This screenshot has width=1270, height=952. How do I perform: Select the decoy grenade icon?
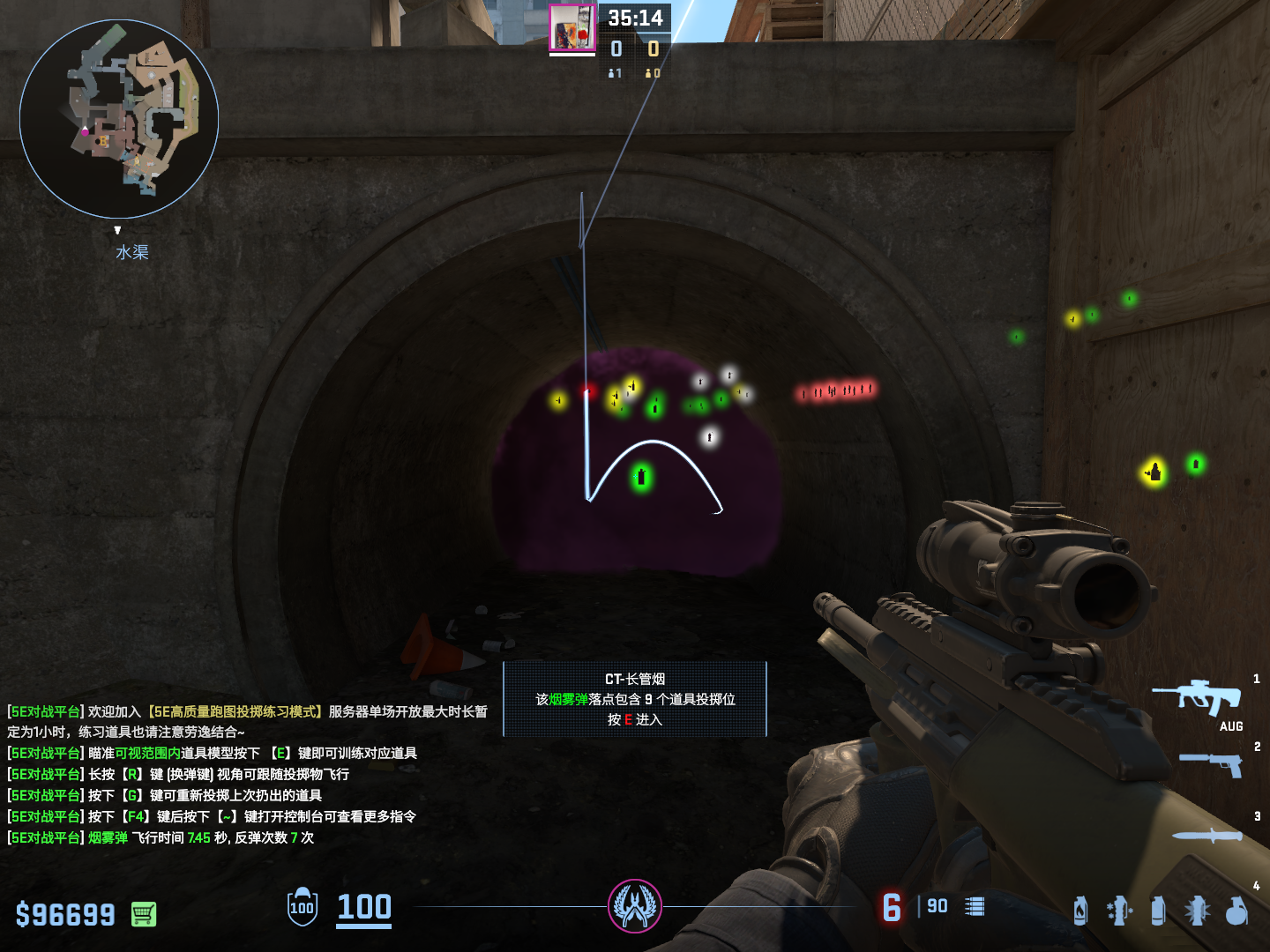(1118, 911)
